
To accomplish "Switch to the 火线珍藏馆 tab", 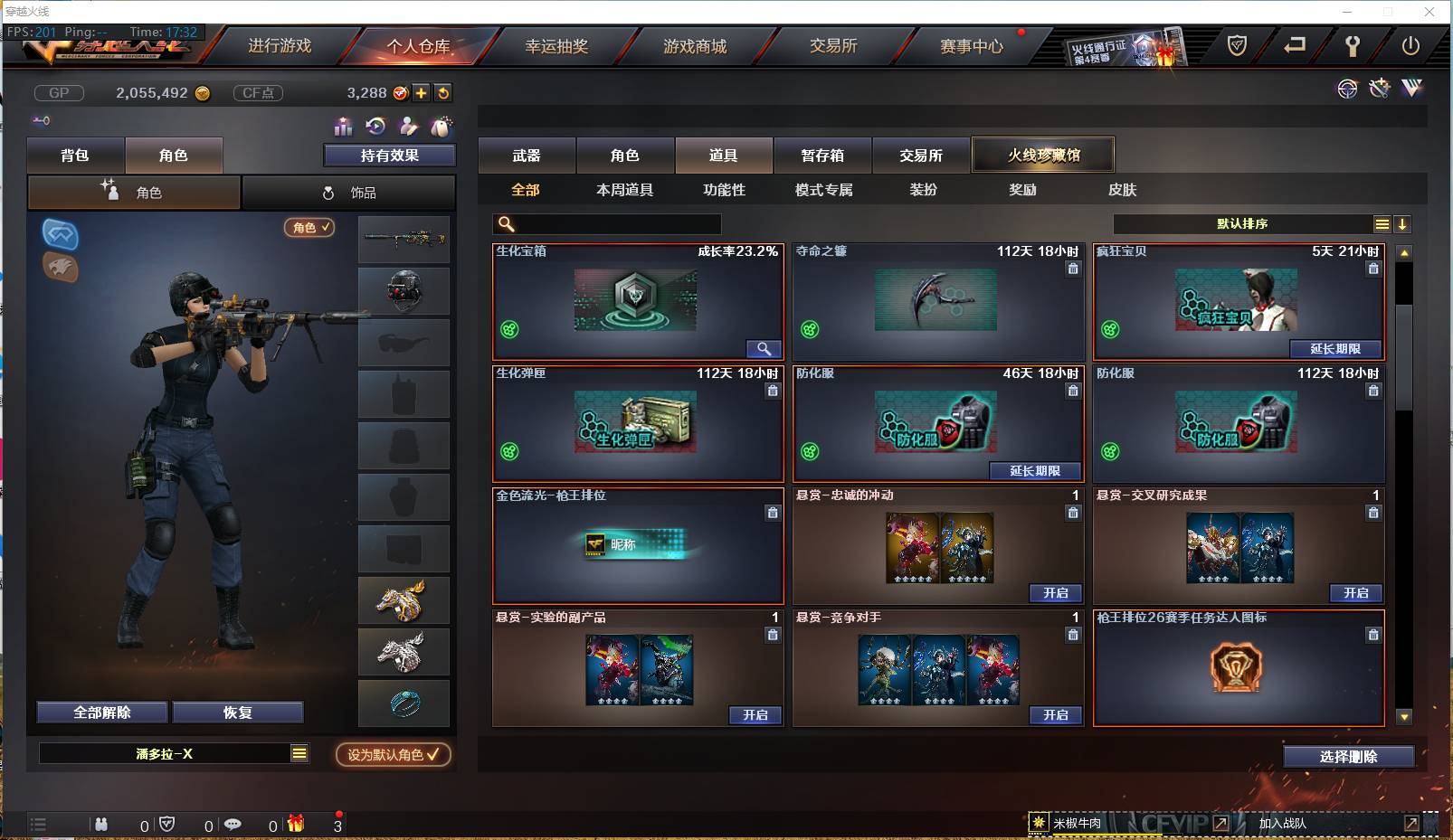I will pyautogui.click(x=1042, y=154).
